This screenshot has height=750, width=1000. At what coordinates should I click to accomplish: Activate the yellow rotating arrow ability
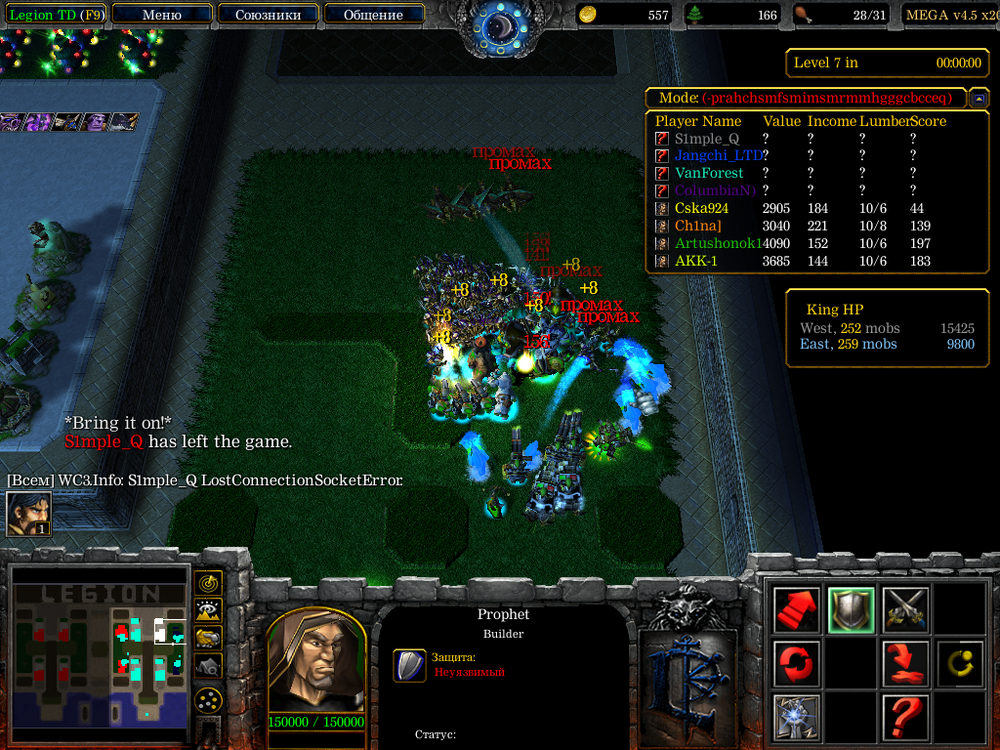959,663
